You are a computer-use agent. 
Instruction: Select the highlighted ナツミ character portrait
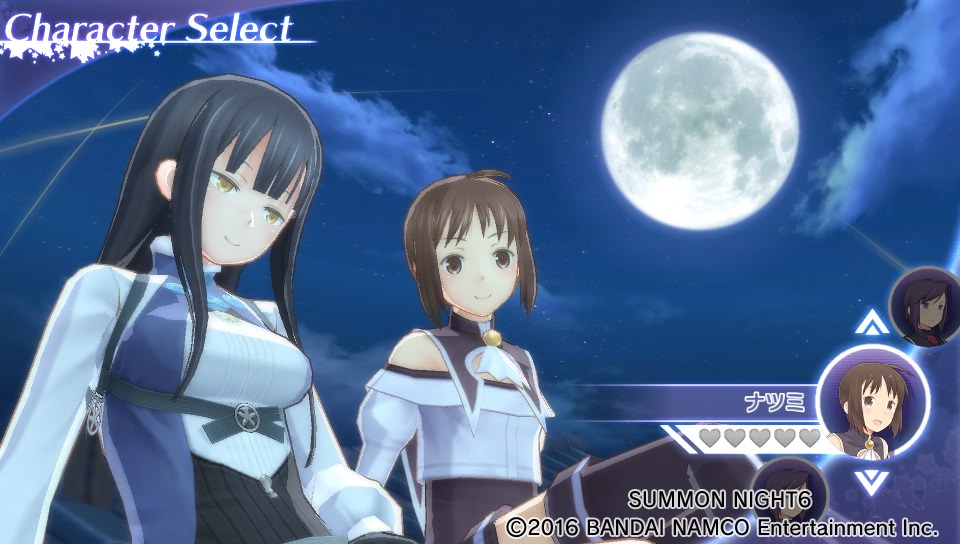tap(873, 402)
